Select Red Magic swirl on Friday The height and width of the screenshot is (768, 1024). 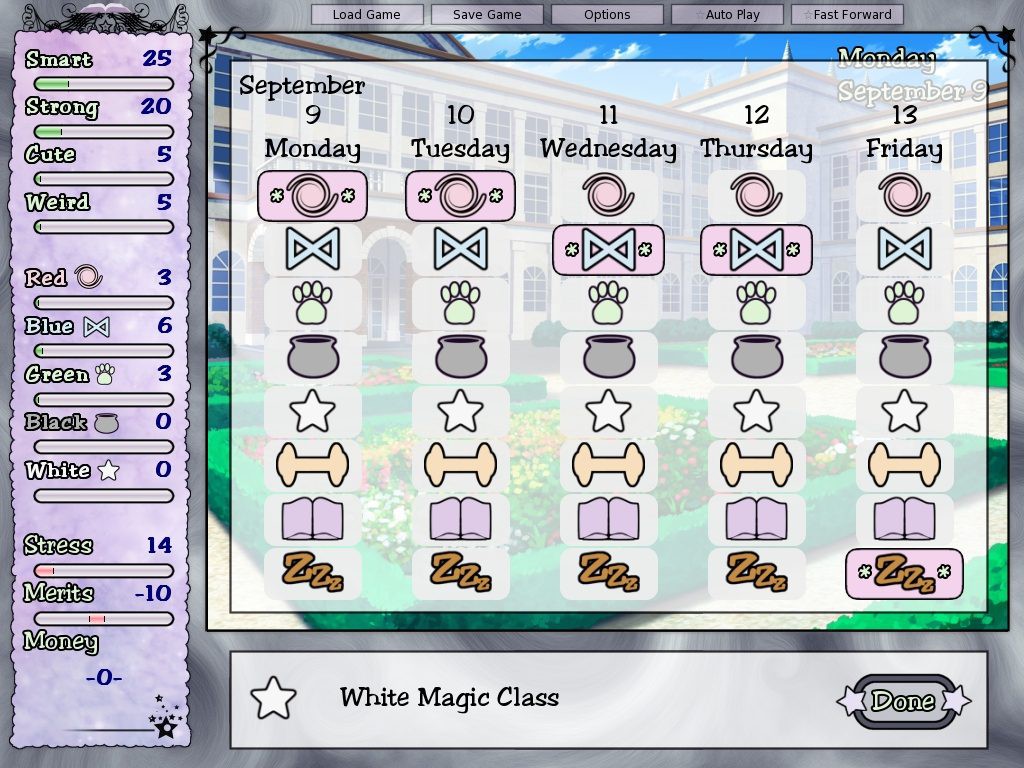(904, 195)
